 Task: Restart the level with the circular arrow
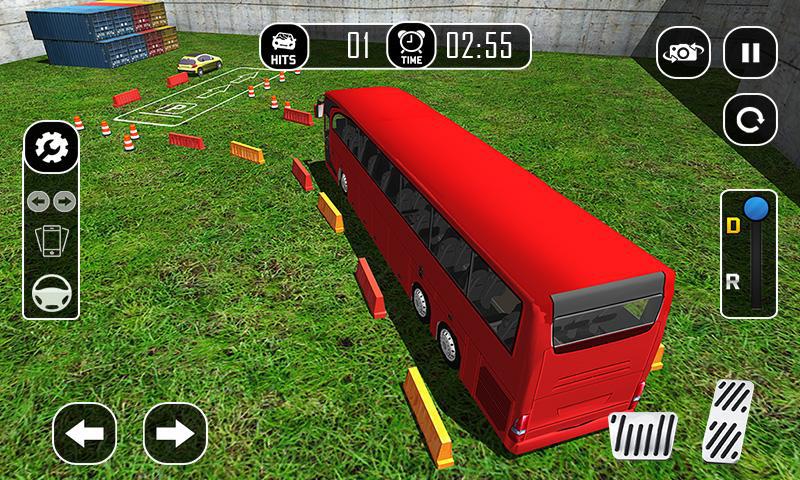(750, 121)
